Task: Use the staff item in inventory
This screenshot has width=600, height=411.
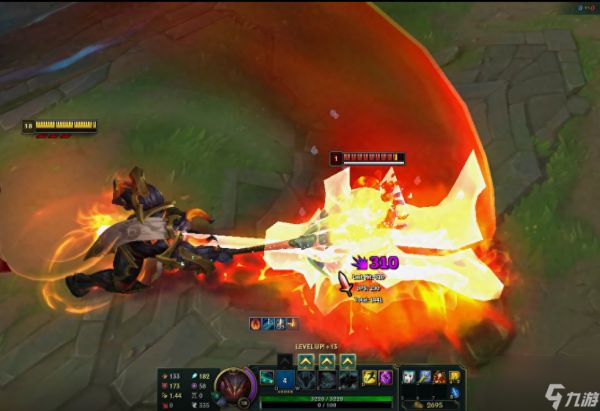Action: [x=424, y=377]
